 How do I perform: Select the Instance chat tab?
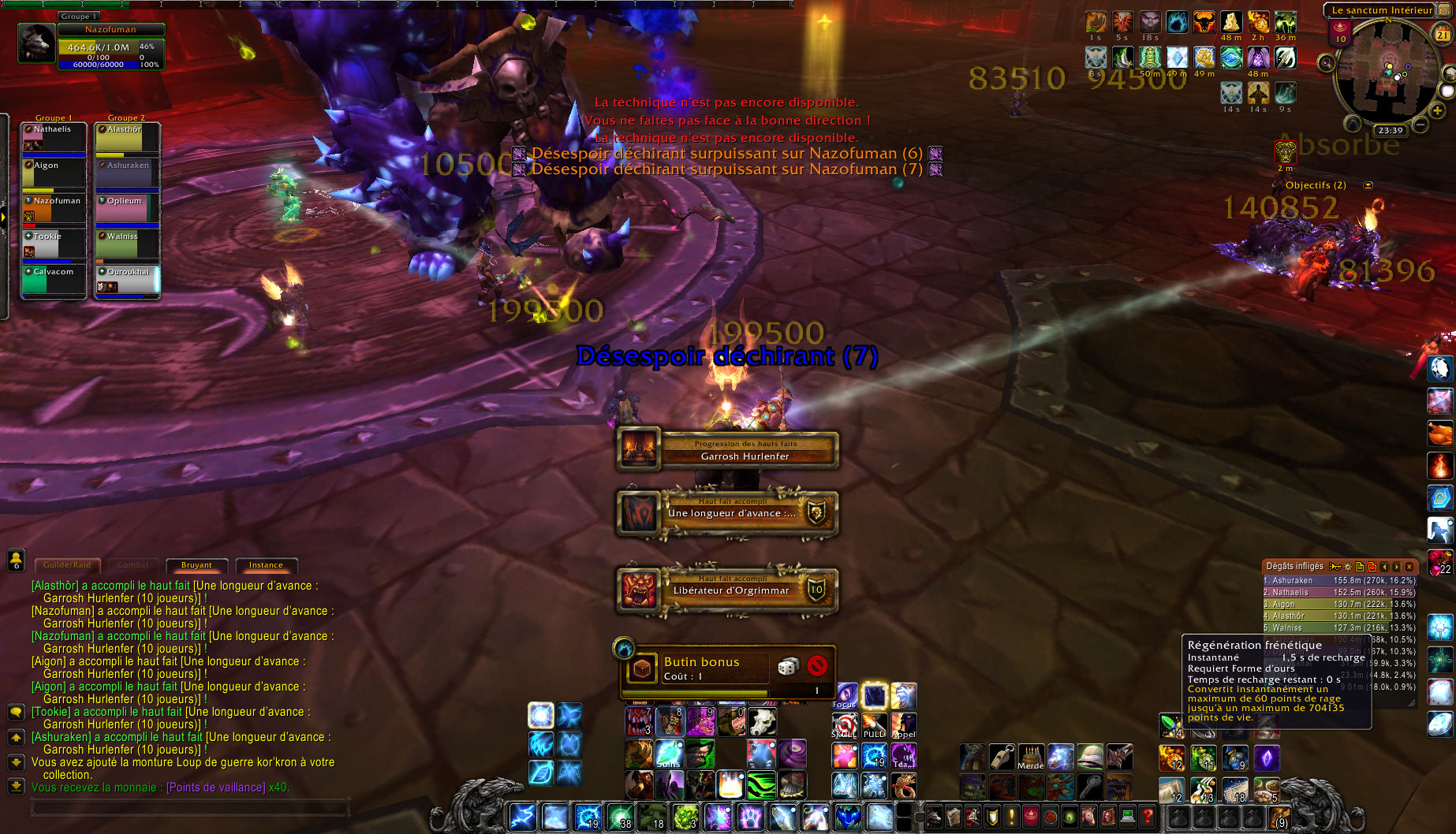pyautogui.click(x=266, y=565)
